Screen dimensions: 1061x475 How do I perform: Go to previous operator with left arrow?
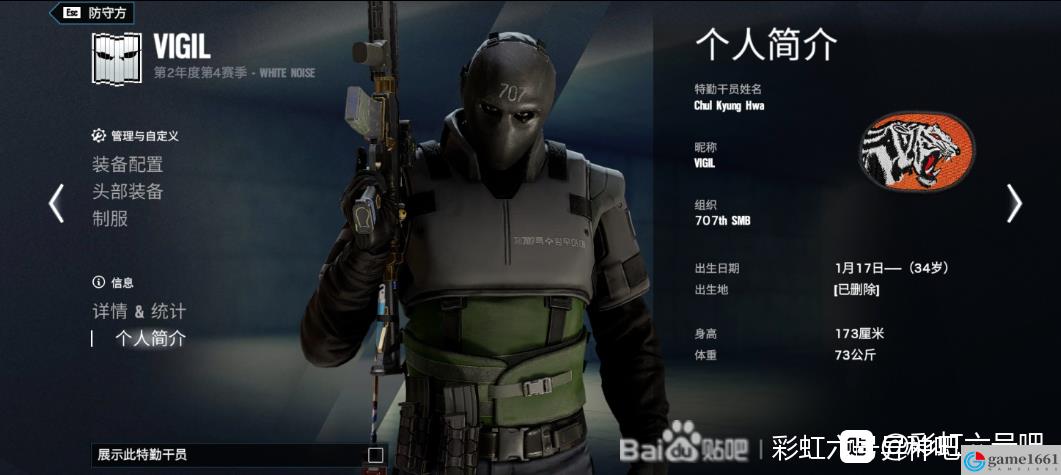coord(56,203)
